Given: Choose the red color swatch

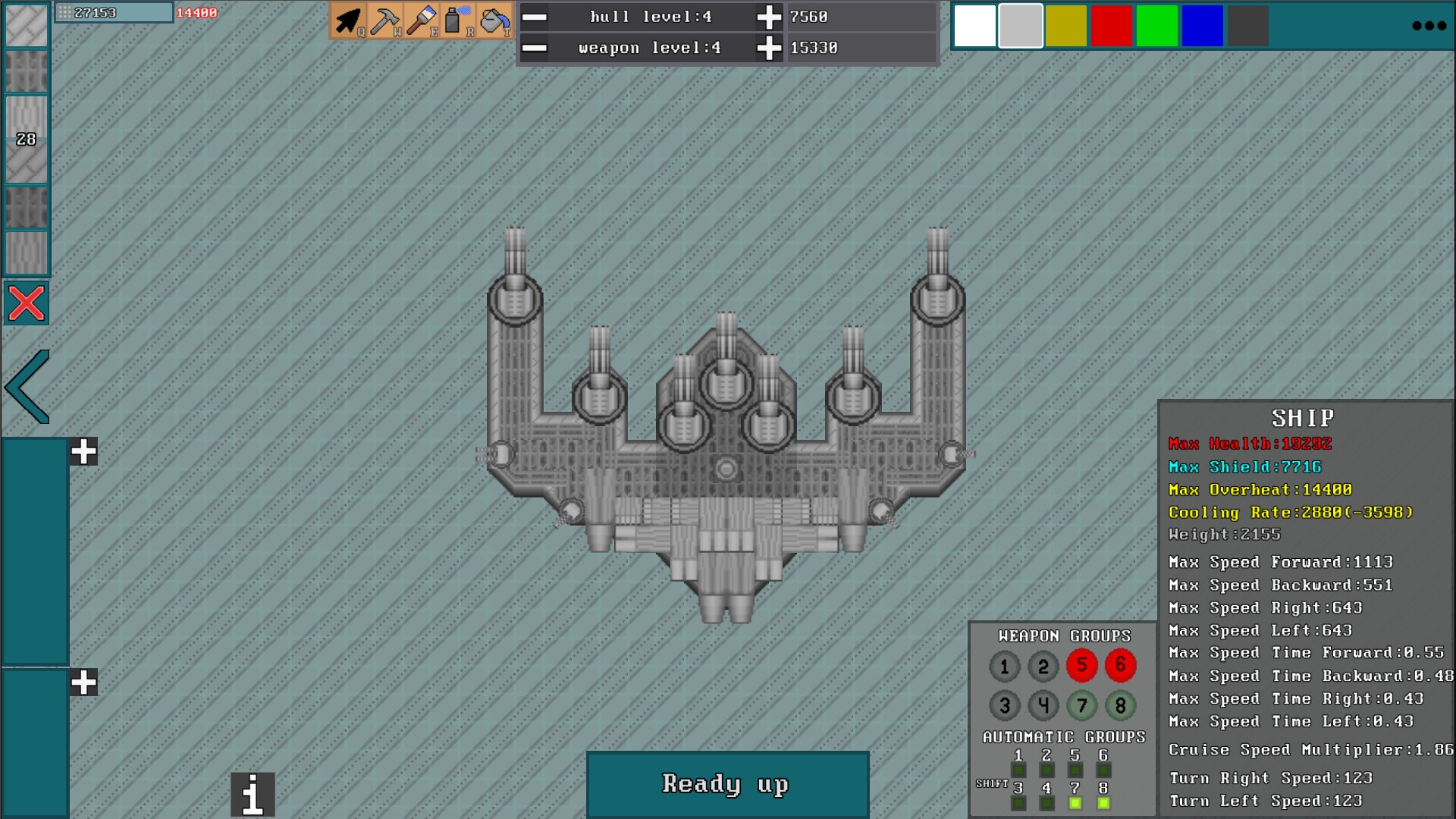Looking at the screenshot, I should (x=1111, y=26).
